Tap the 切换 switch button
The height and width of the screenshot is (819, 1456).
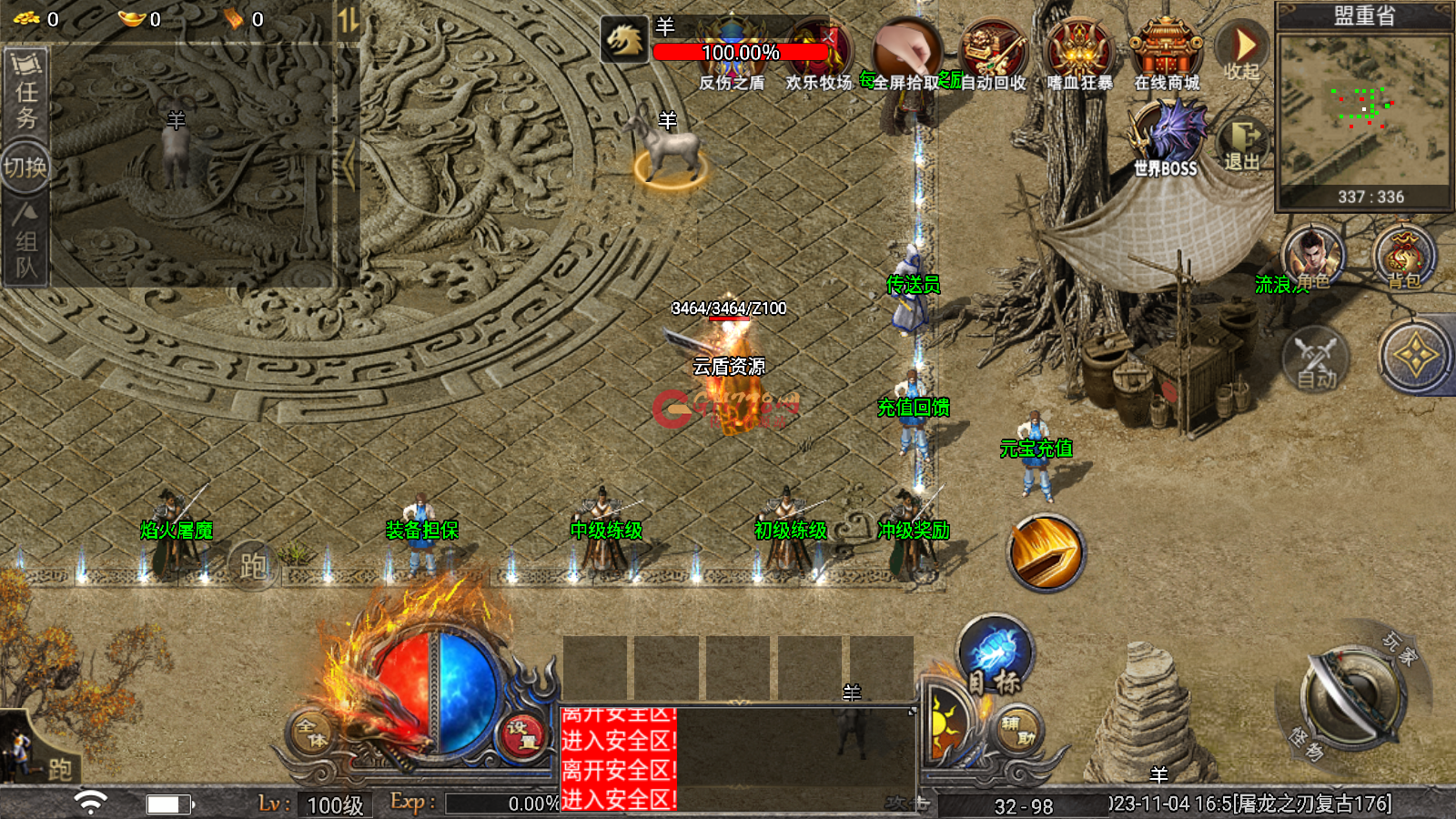click(x=25, y=167)
